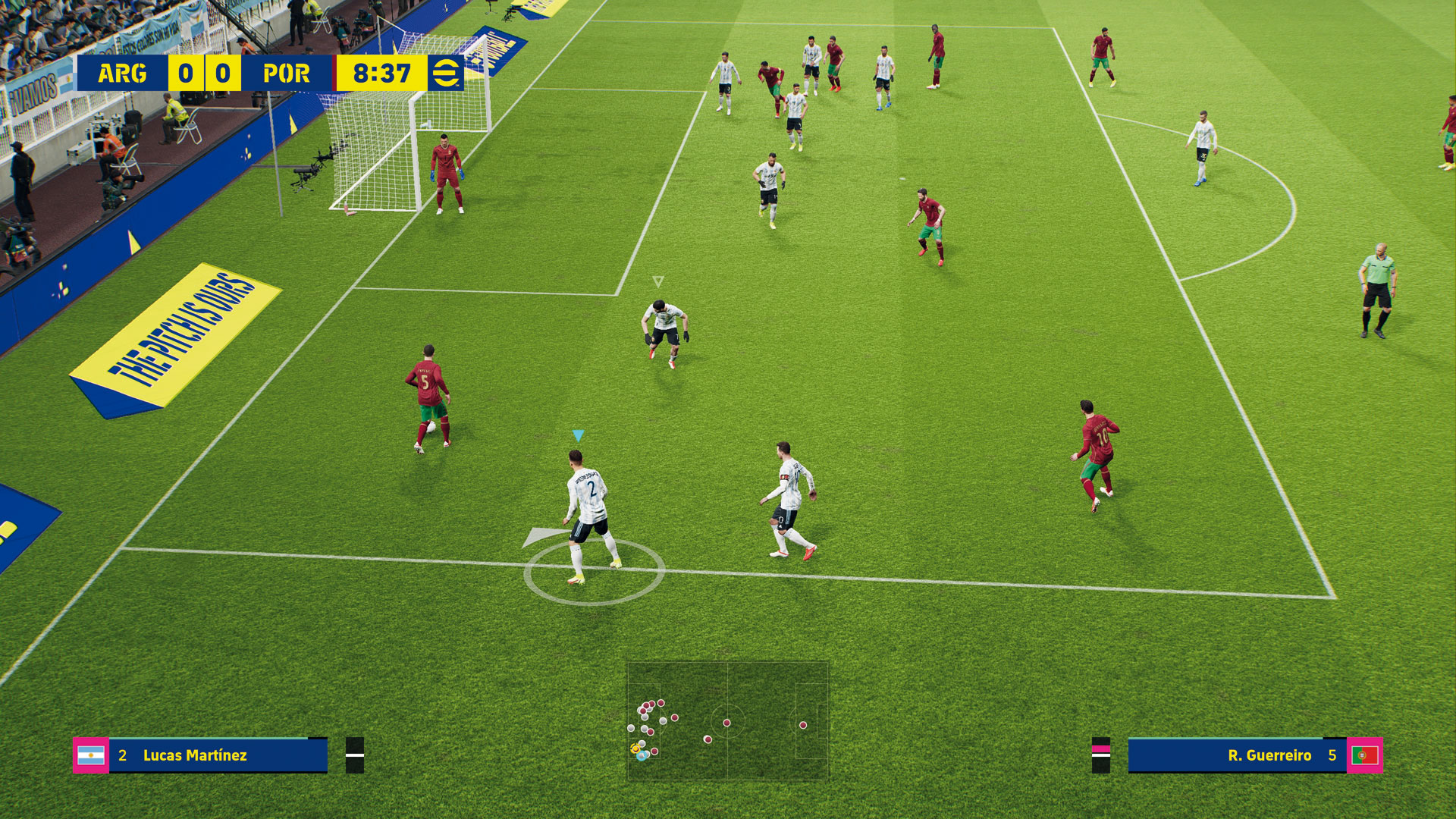
Task: Click the pitch radar minimap
Action: pos(727,720)
